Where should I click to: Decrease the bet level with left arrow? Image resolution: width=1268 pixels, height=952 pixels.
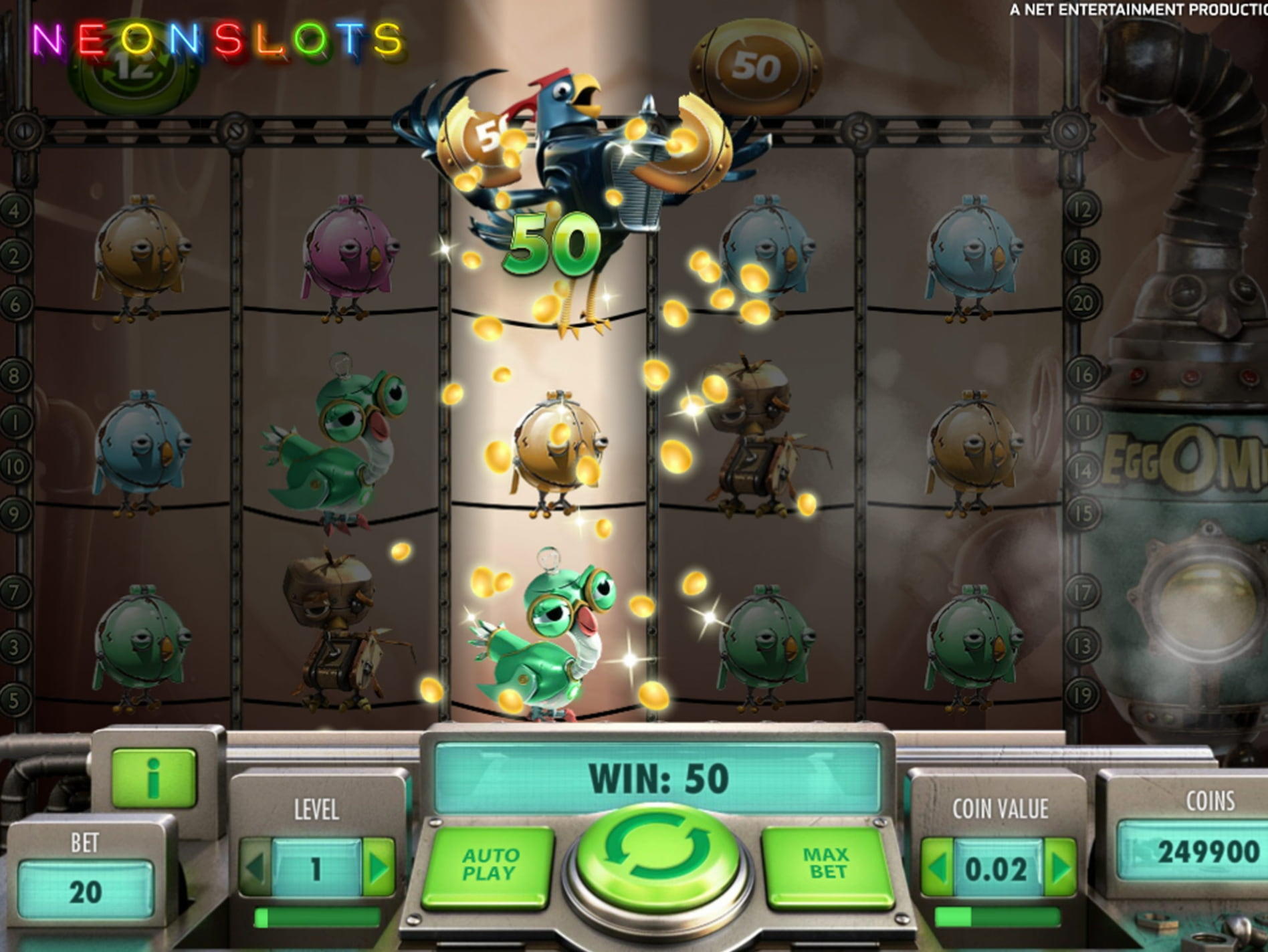[x=255, y=868]
